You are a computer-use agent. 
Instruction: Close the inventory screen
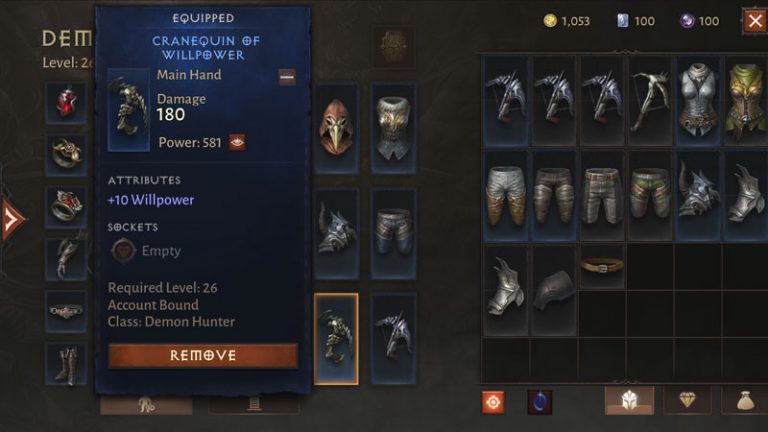click(x=754, y=20)
